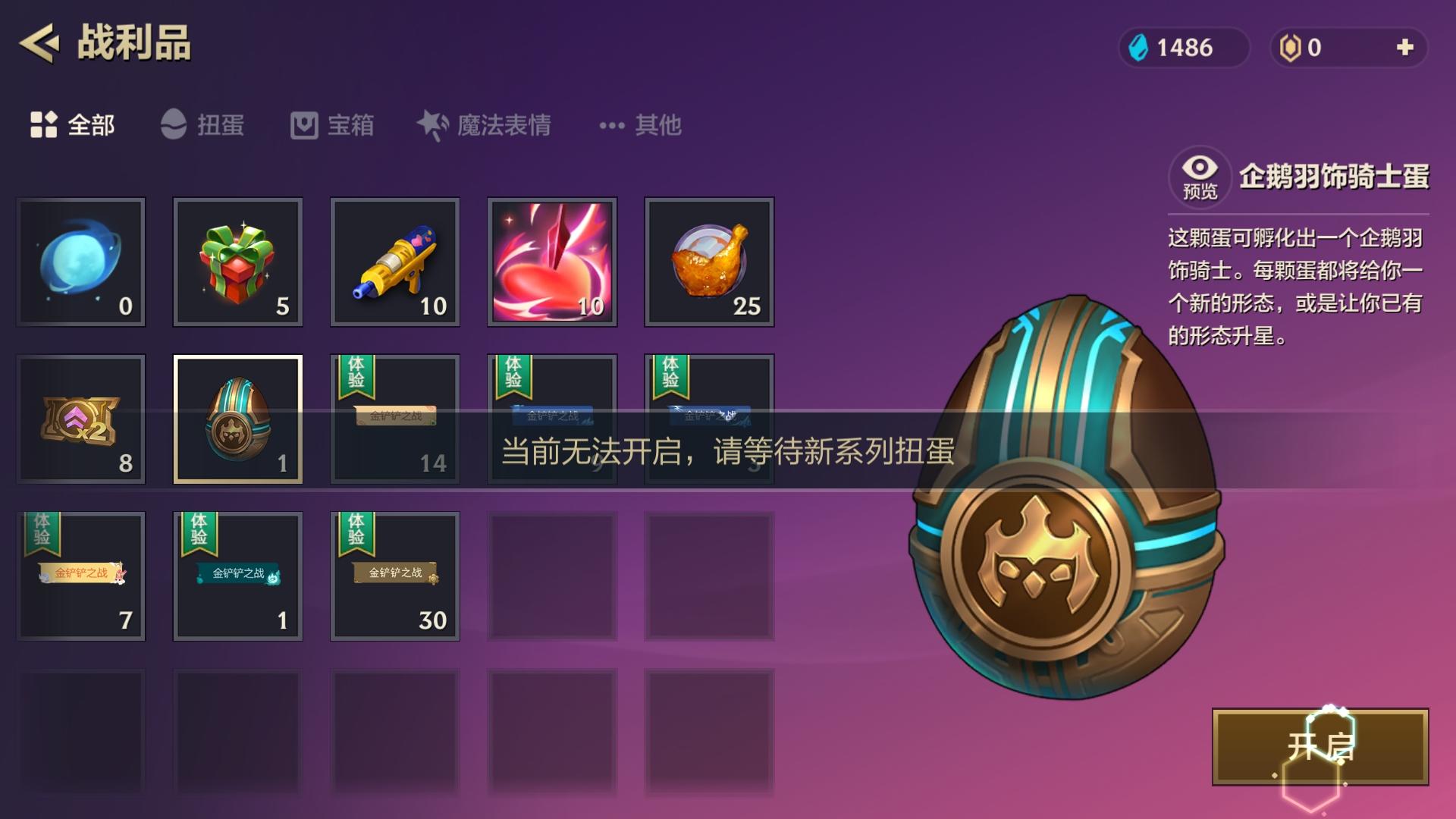Select the fried chicken leg item
The image size is (1456, 819).
coord(709,262)
